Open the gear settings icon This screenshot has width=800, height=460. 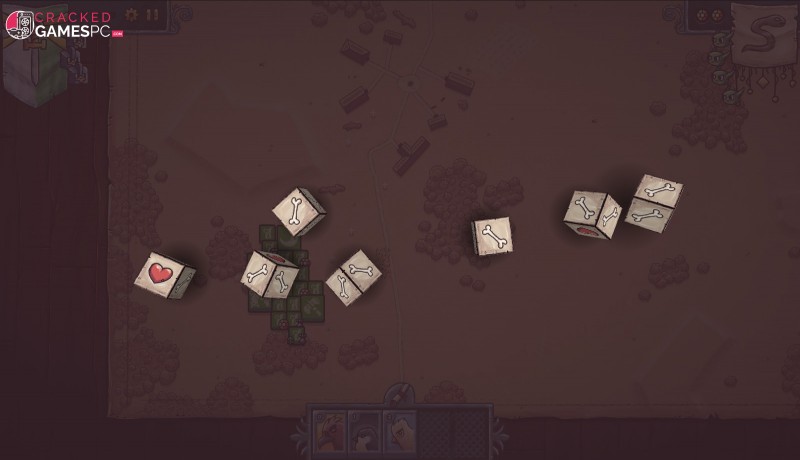pos(132,15)
